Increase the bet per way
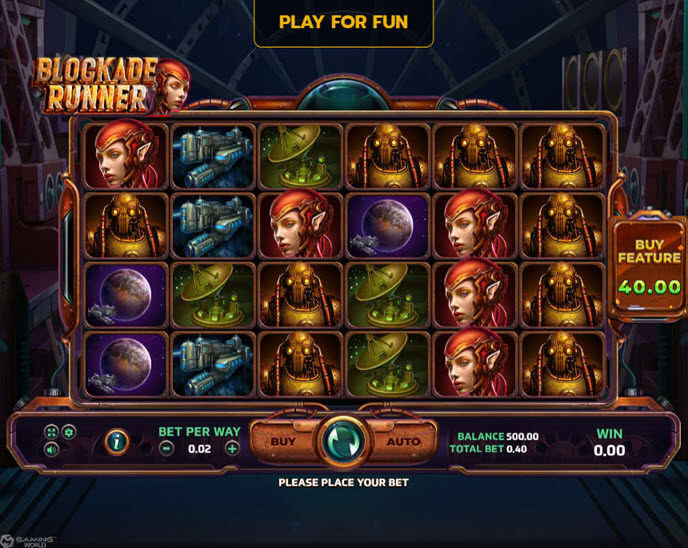 (x=232, y=449)
